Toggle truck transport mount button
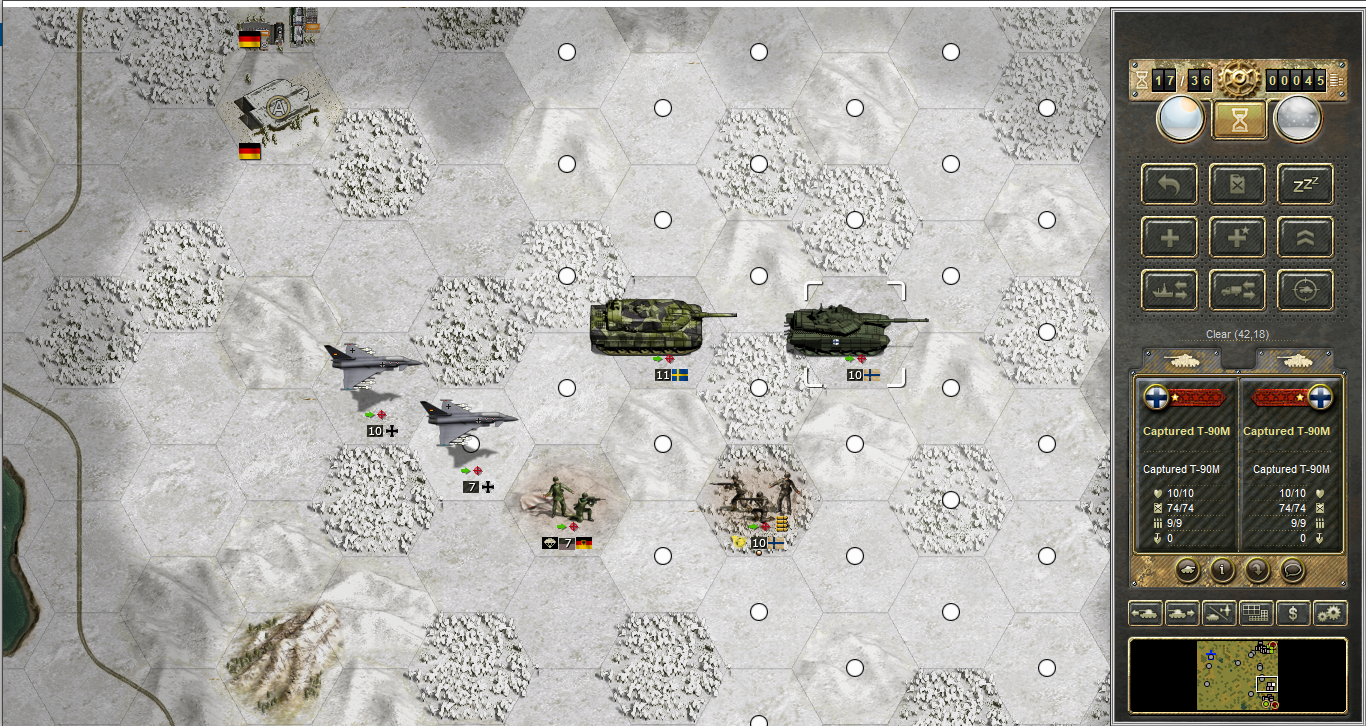1366x726 pixels. [1238, 290]
